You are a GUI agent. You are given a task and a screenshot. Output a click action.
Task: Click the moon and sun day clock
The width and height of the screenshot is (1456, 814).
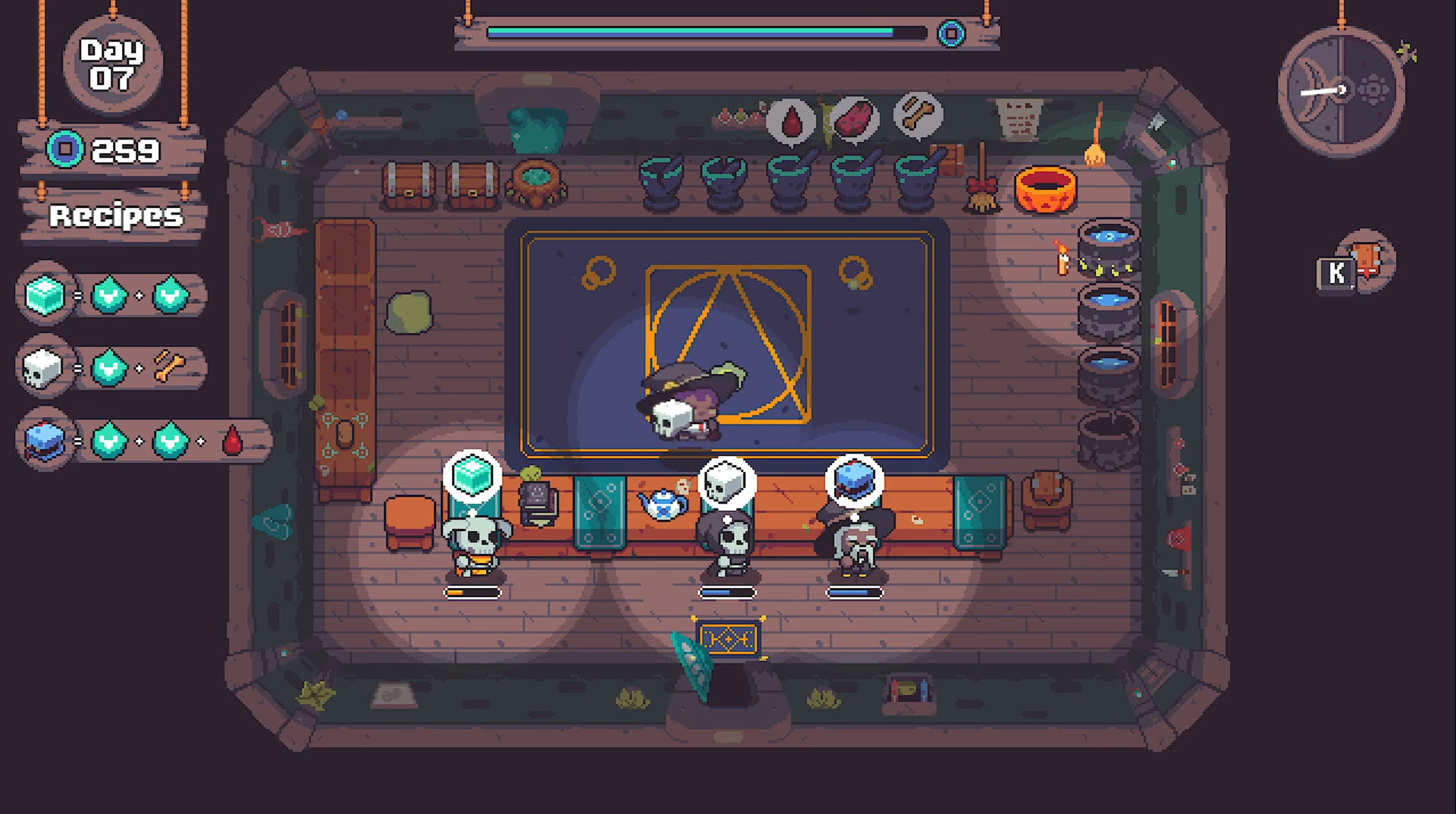pyautogui.click(x=1341, y=91)
